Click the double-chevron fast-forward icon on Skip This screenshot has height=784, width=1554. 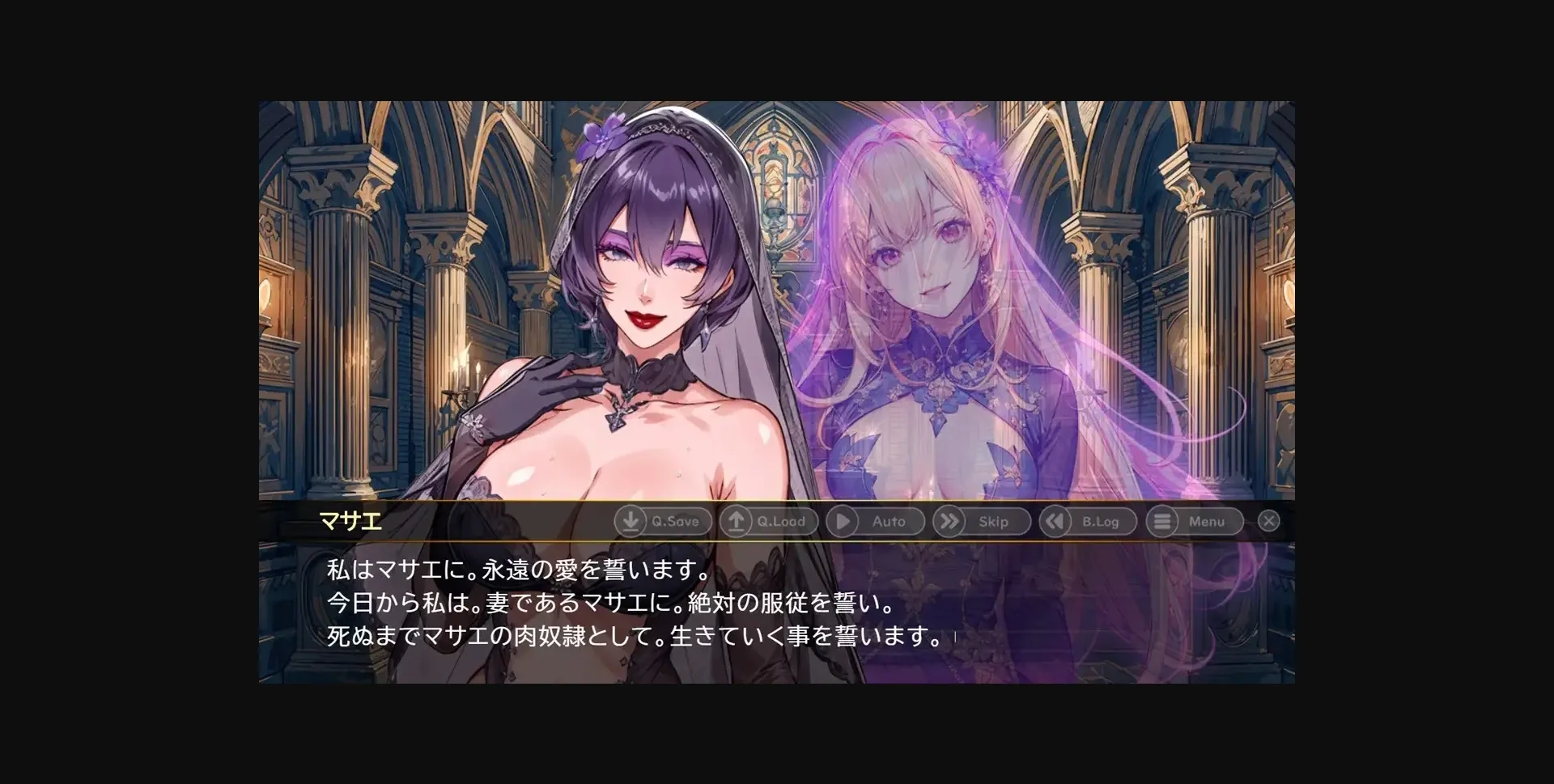(951, 522)
